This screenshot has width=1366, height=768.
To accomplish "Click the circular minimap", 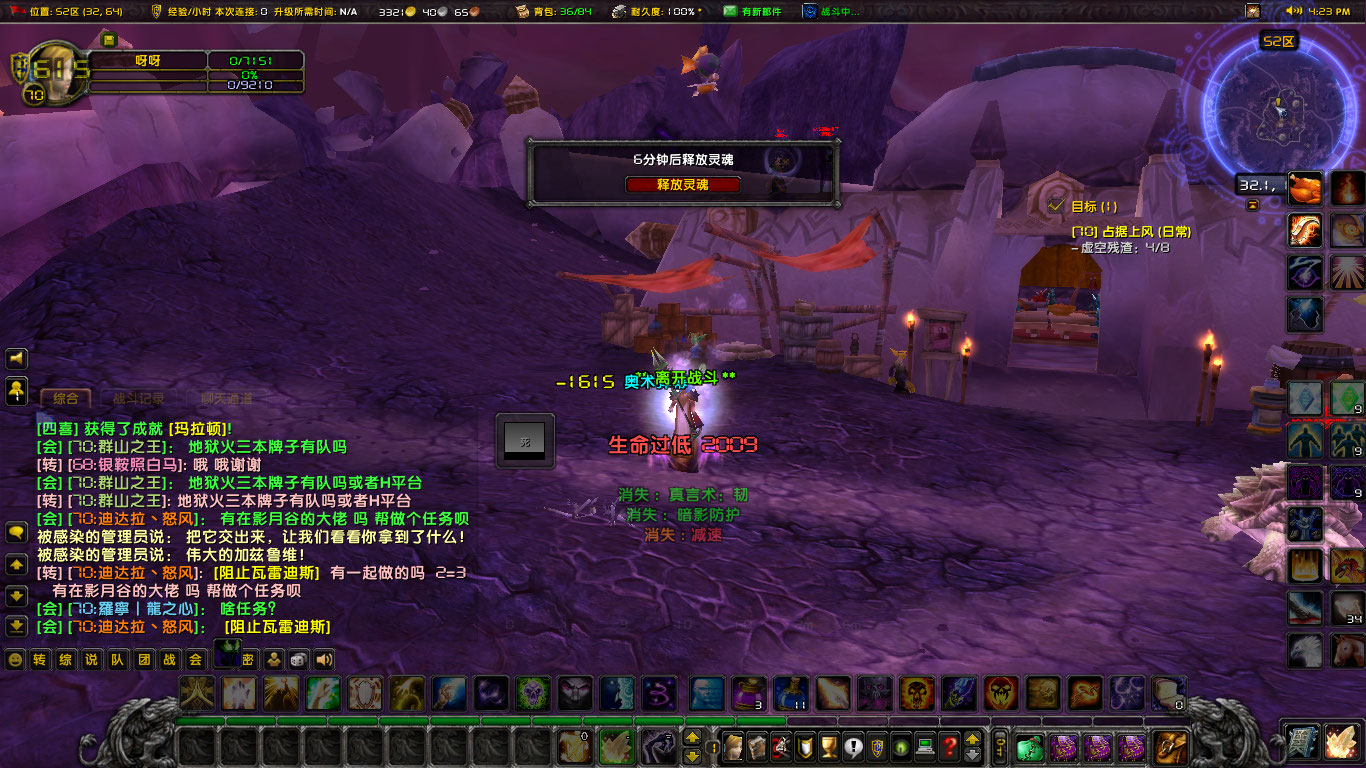I will [x=1278, y=108].
